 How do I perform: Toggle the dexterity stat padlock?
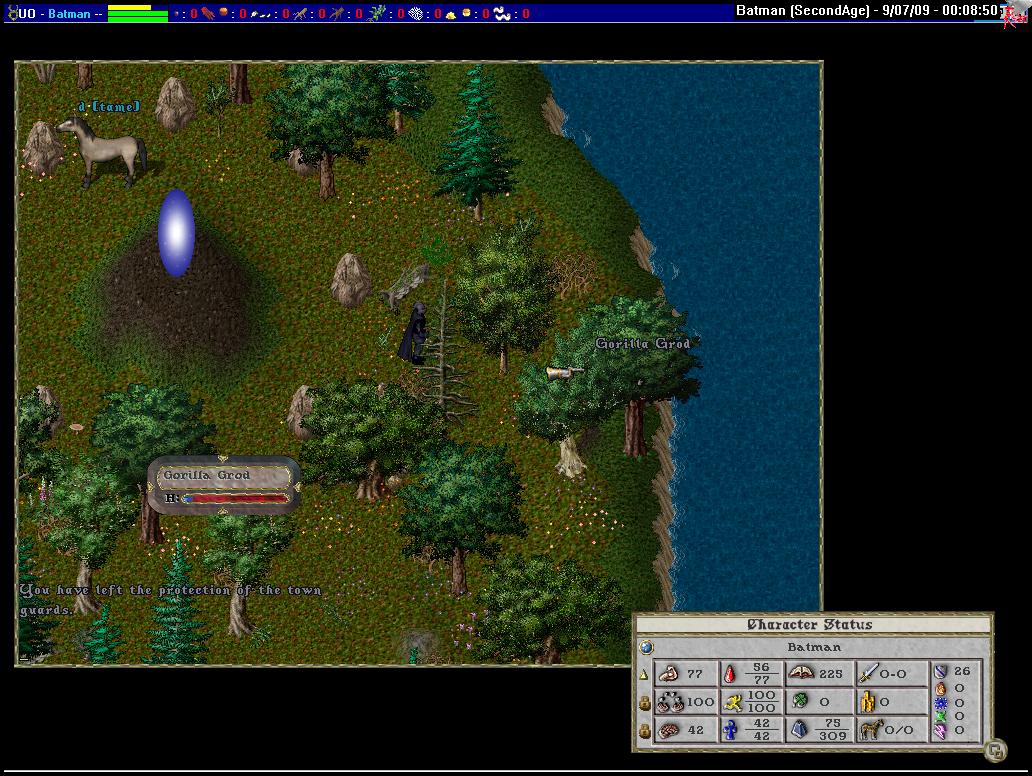click(x=645, y=702)
